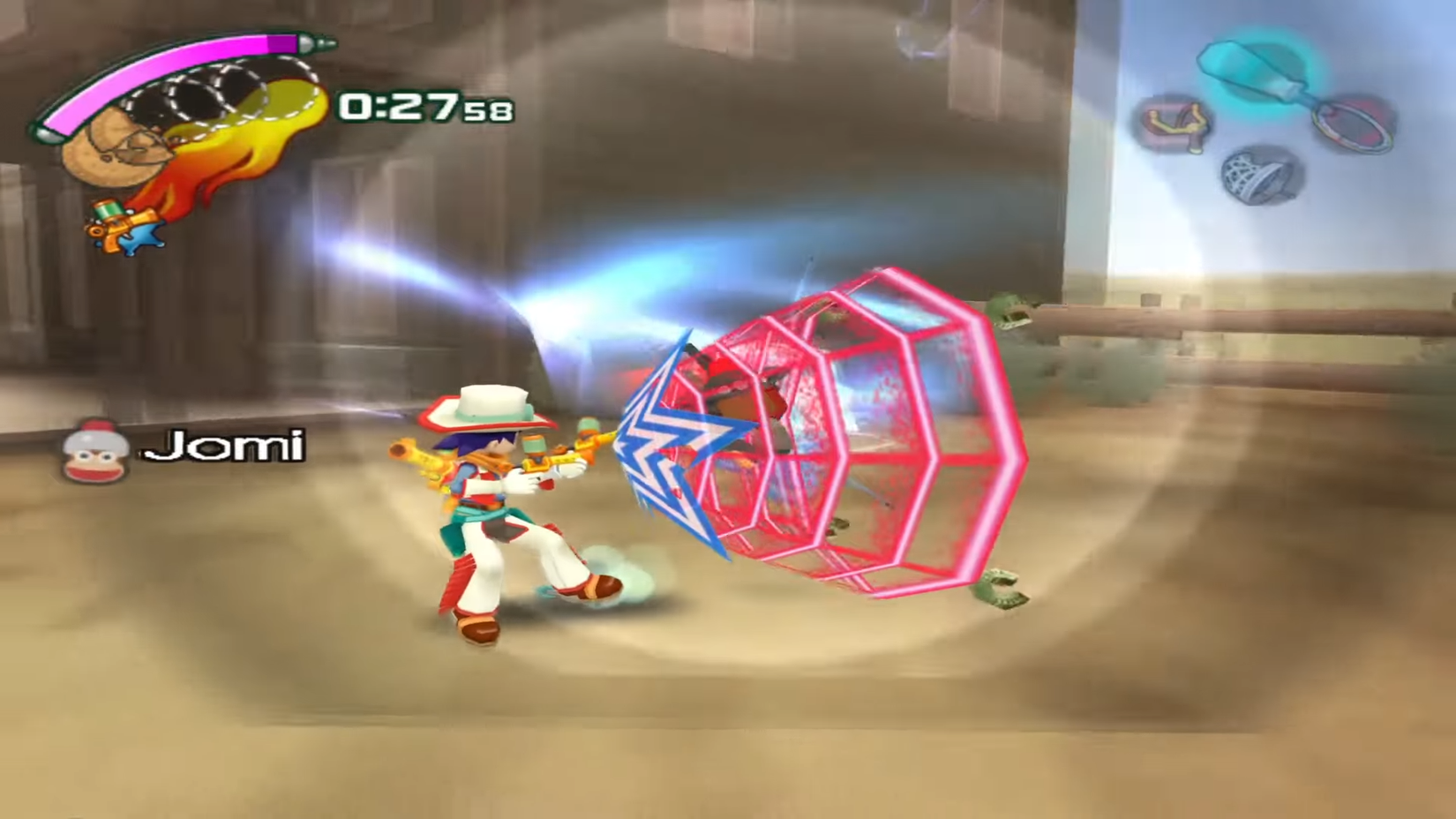Click Jomi's monkey portrait icon

[x=95, y=450]
